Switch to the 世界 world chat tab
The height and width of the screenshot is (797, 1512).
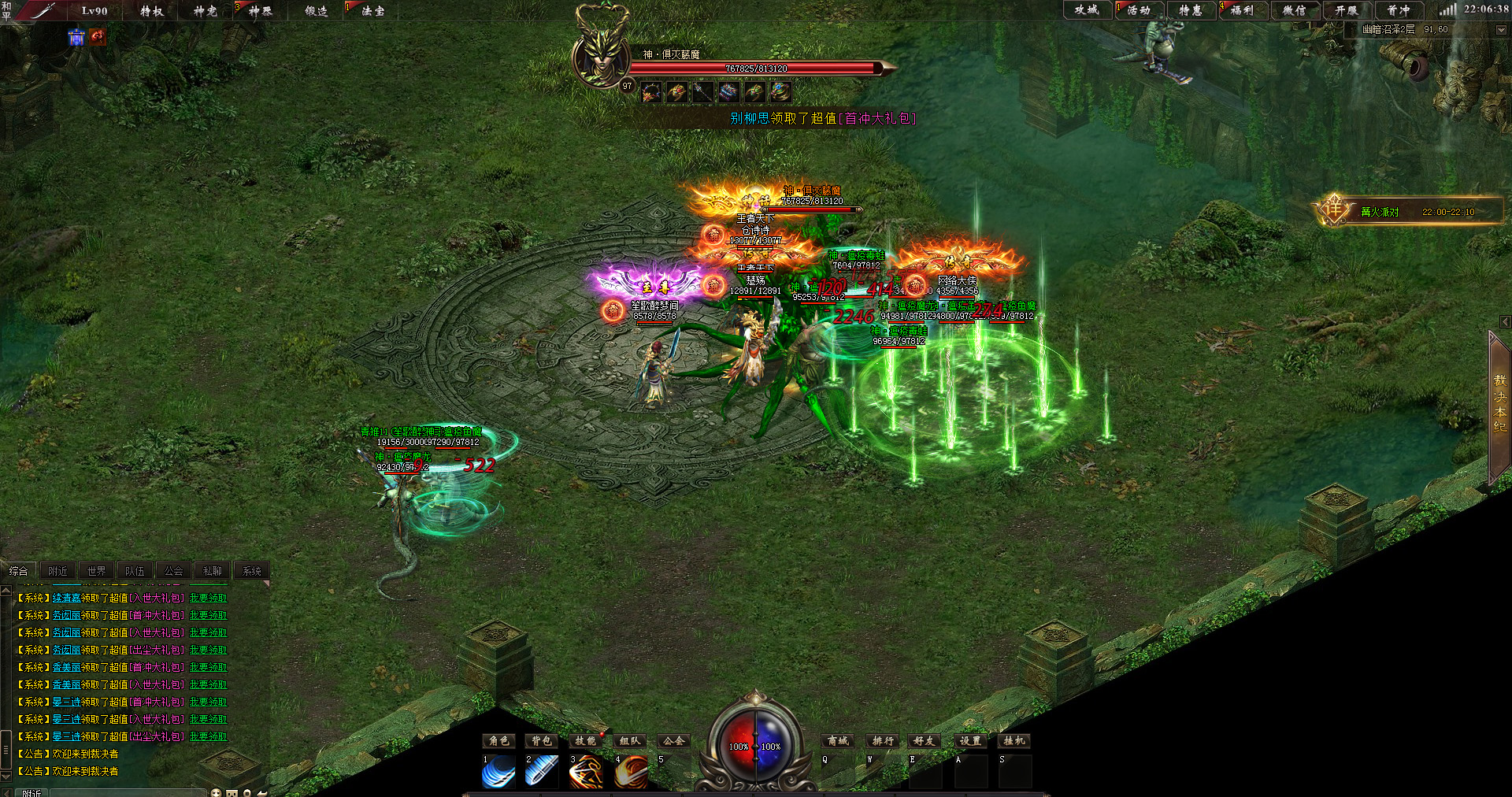point(96,571)
